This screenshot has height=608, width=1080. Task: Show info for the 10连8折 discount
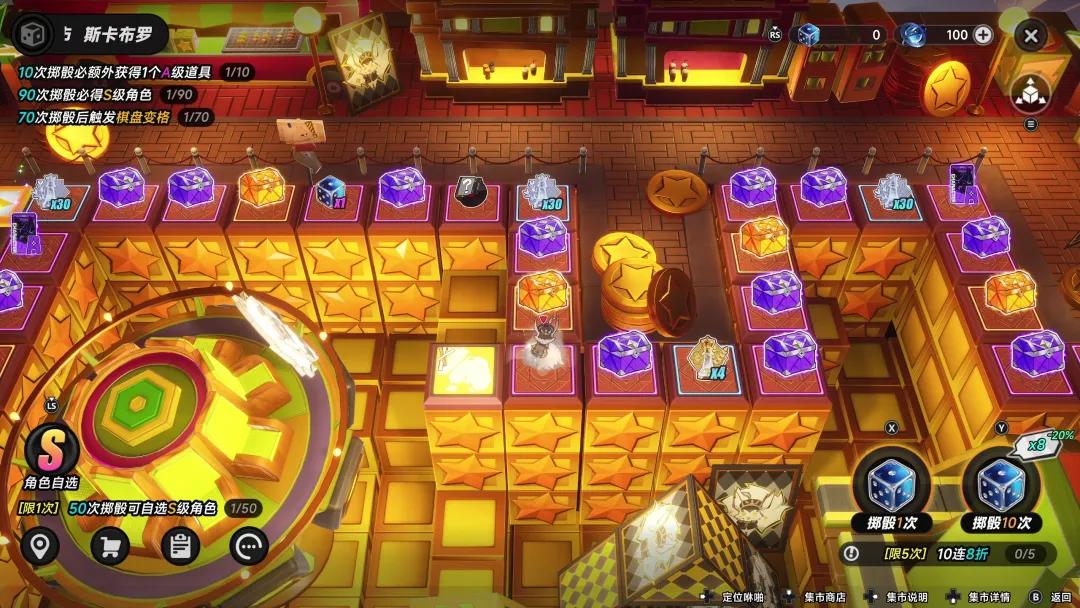pos(852,553)
